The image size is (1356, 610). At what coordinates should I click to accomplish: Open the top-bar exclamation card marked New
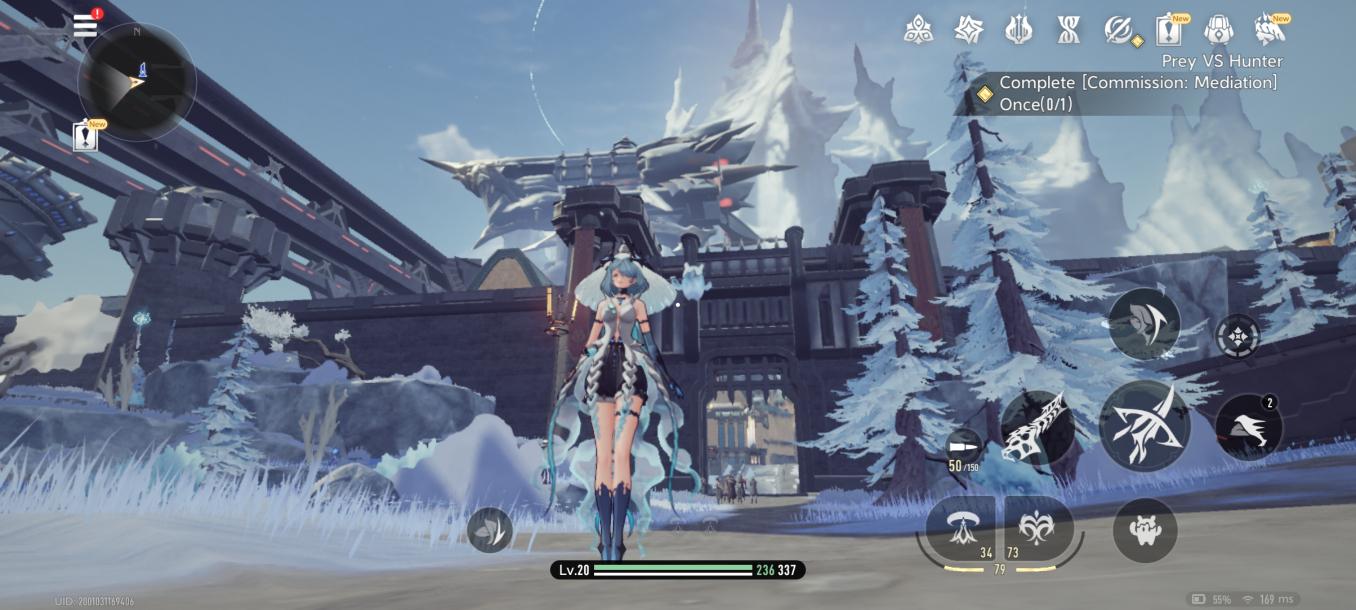1168,30
